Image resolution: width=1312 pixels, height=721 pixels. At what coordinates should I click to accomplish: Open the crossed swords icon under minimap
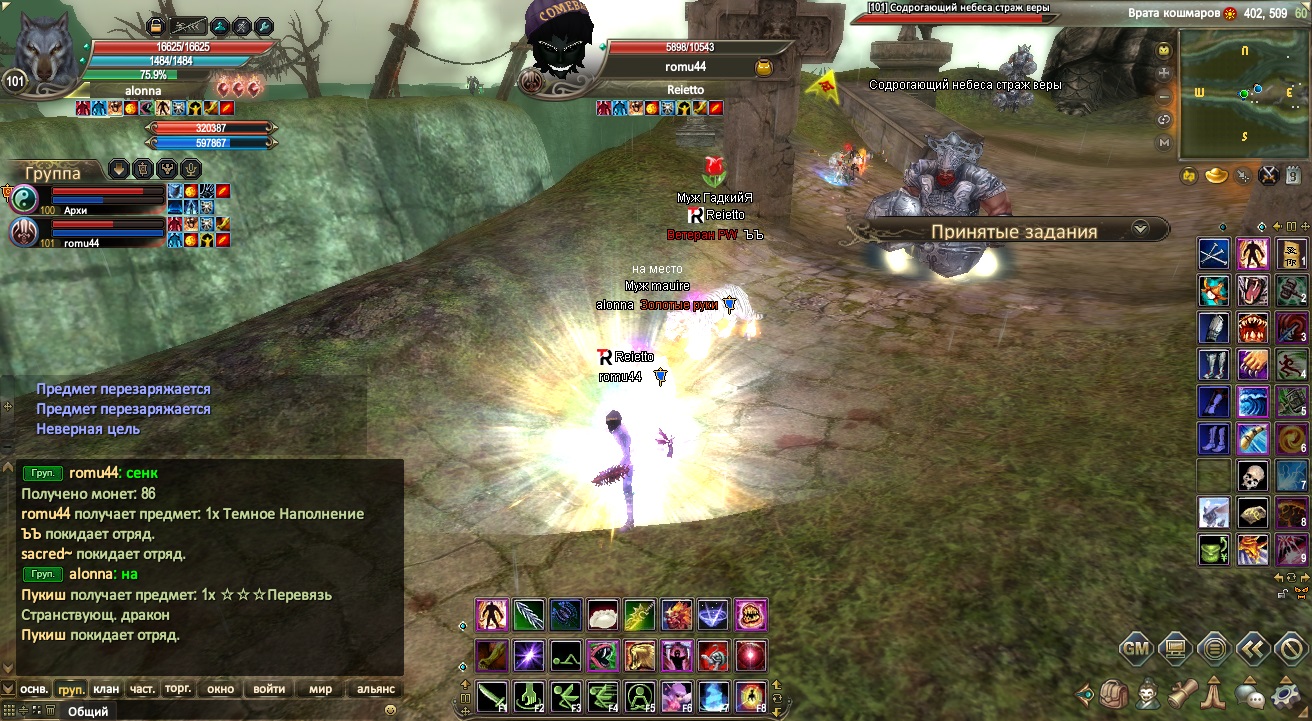1269,176
